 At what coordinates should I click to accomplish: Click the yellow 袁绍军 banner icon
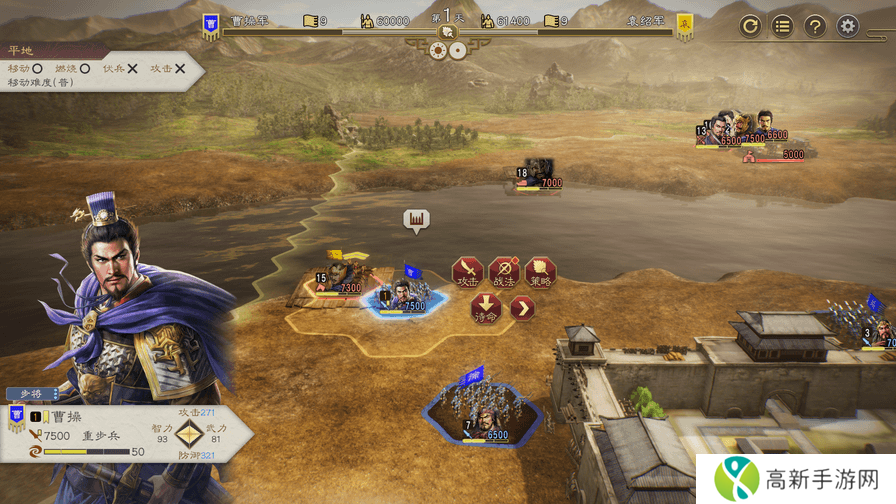tap(685, 26)
